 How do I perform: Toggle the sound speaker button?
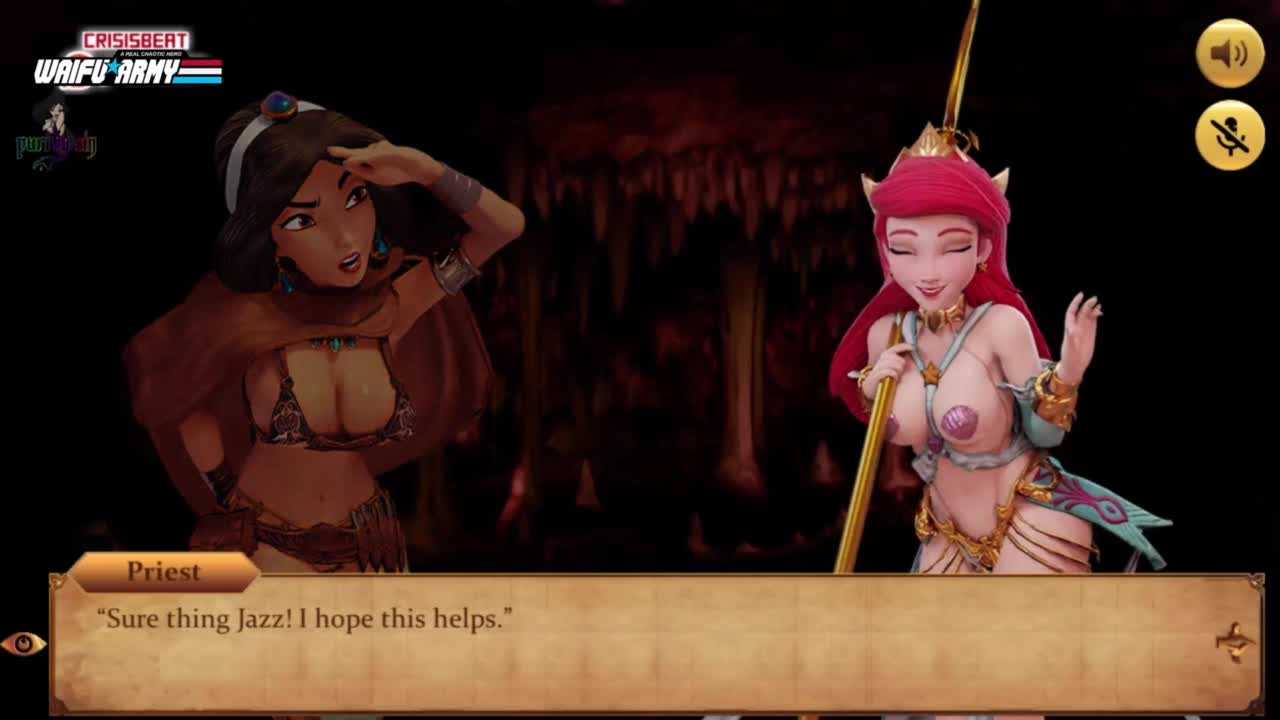1229,53
